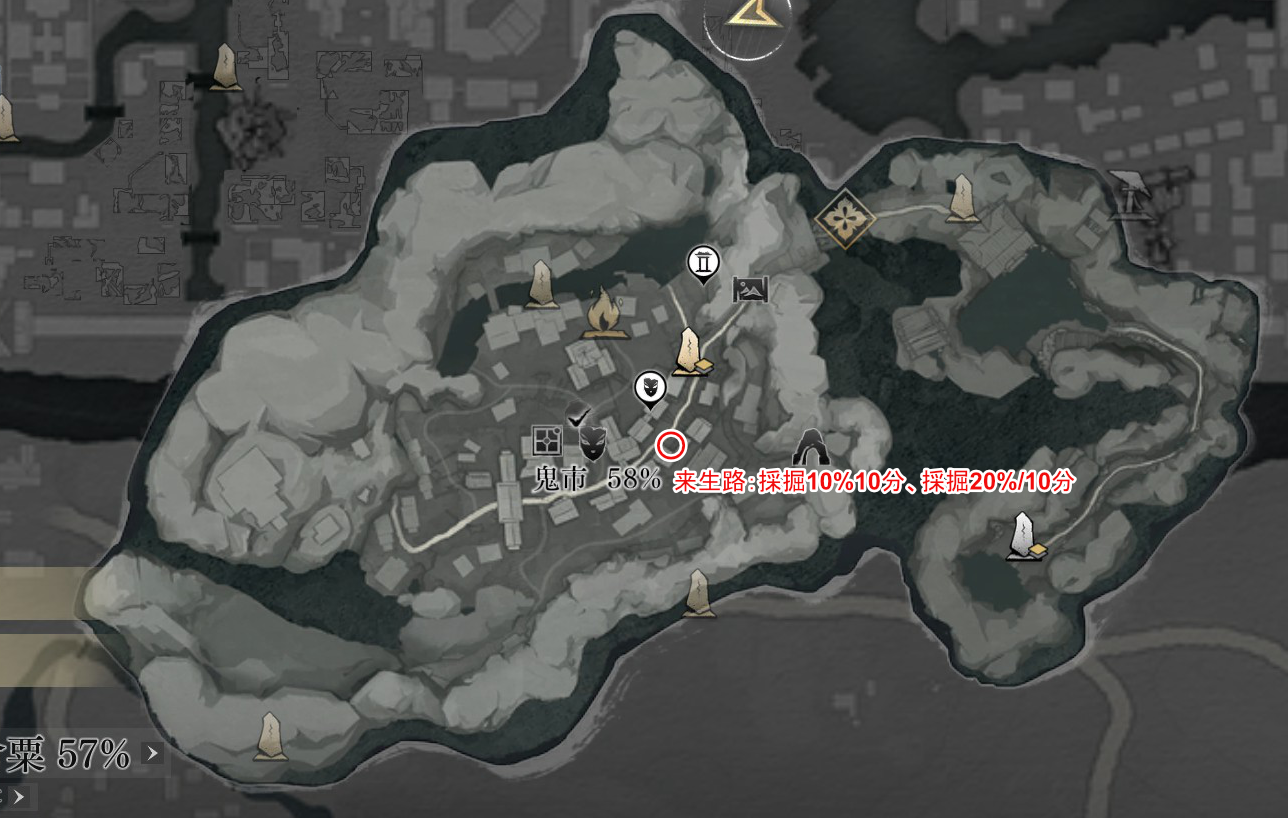Click the red circle marker on the road
1288x818 pixels.
click(x=670, y=445)
